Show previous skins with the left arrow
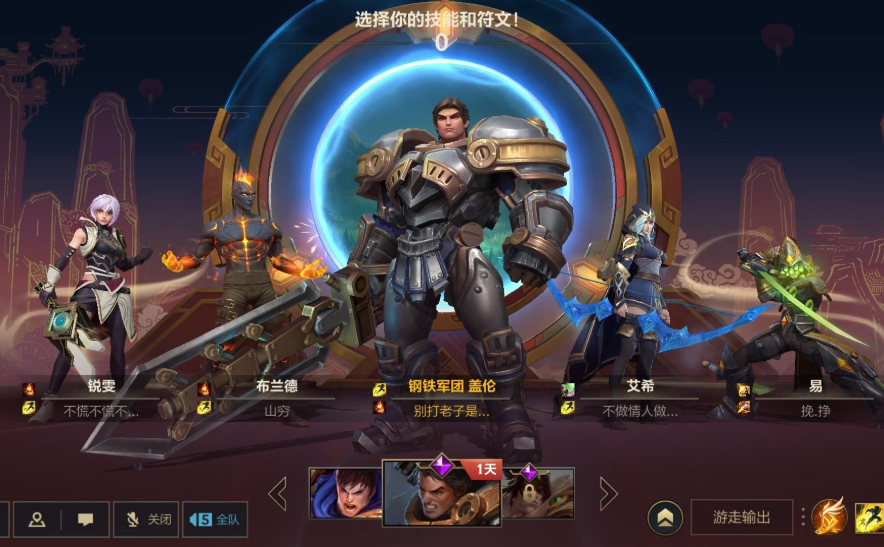The width and height of the screenshot is (884, 547). [x=278, y=493]
